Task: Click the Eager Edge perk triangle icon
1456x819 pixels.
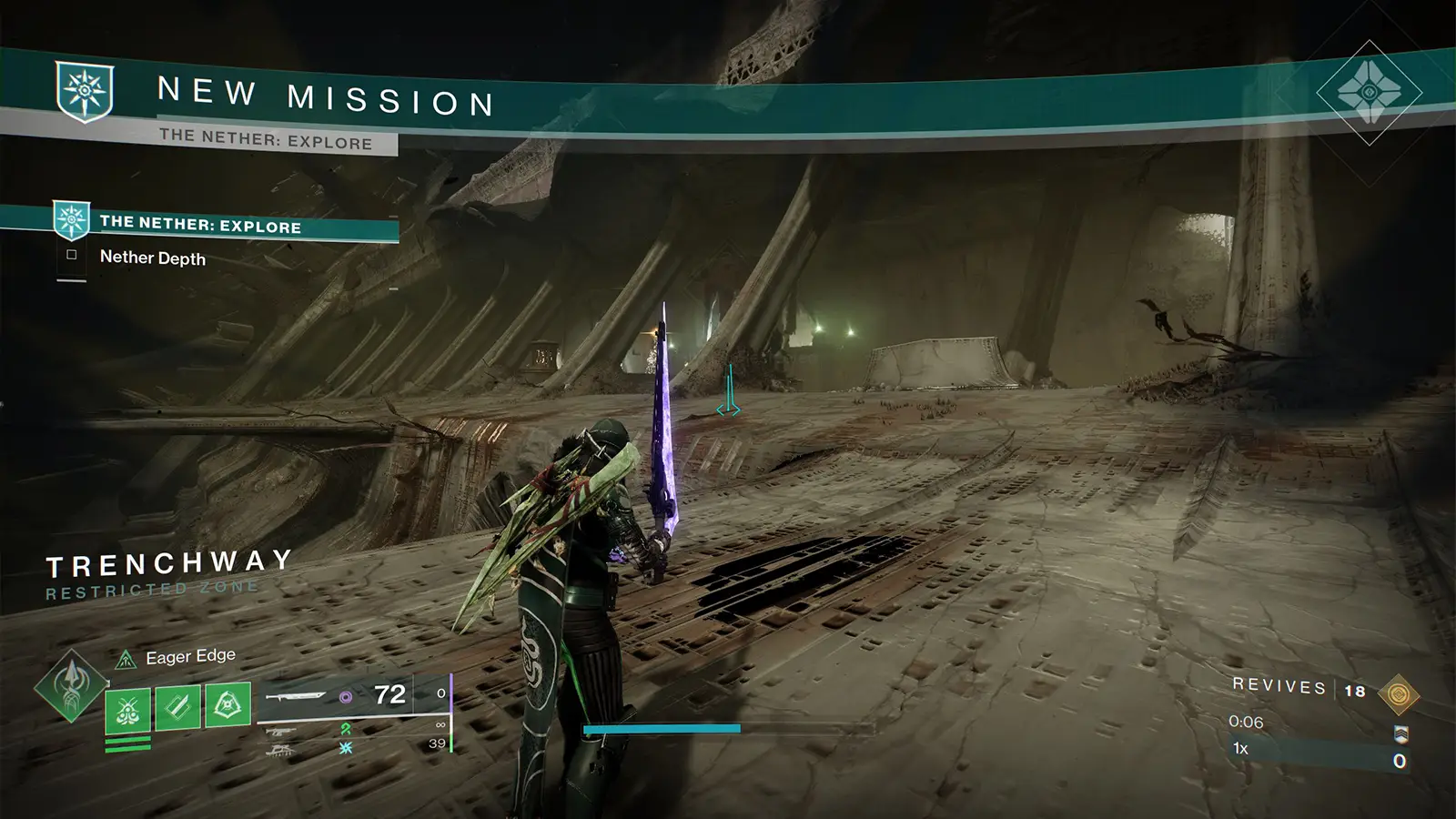Action: point(125,659)
